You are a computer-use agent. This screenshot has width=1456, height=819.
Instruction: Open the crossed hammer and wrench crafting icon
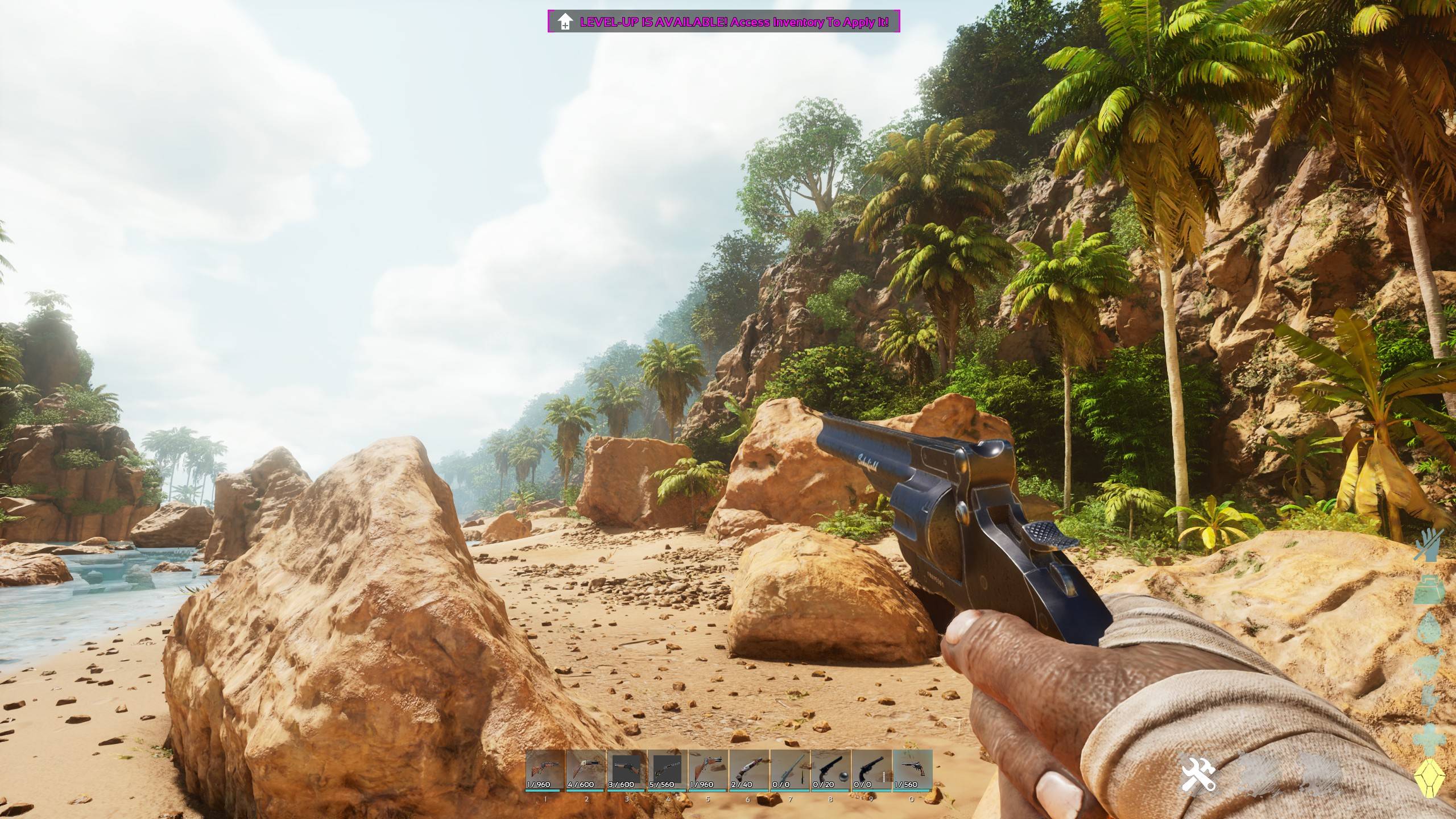click(1198, 773)
